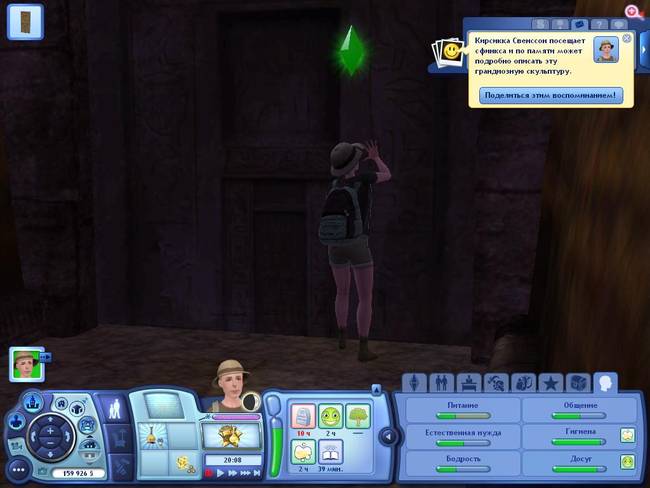
Task: Close the memory notification popup
Action: coord(627,38)
